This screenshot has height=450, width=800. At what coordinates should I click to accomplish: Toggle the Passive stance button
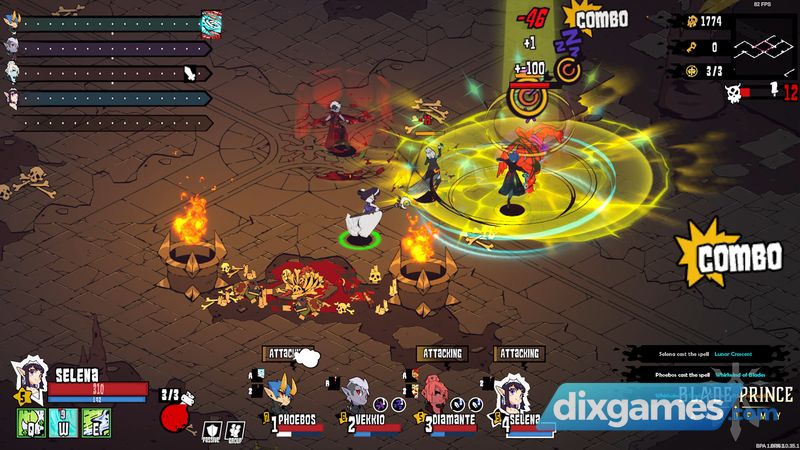click(x=211, y=430)
